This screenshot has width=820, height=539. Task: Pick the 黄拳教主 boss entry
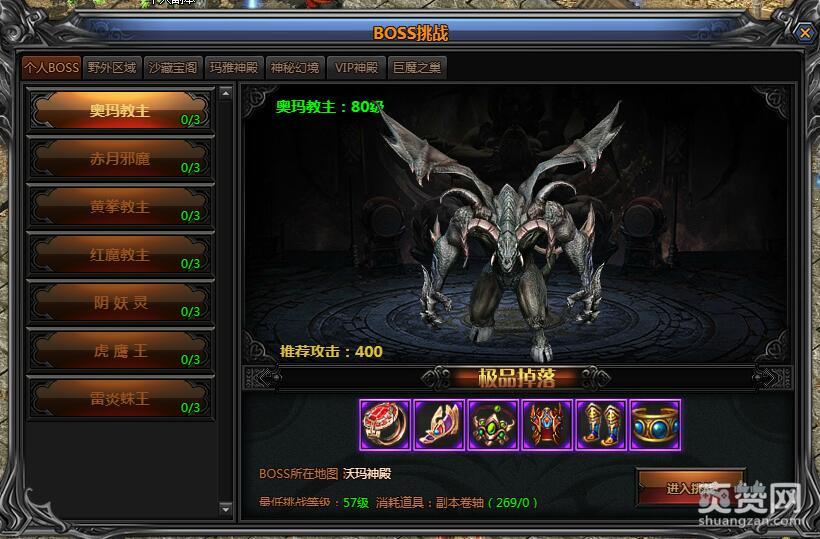120,207
